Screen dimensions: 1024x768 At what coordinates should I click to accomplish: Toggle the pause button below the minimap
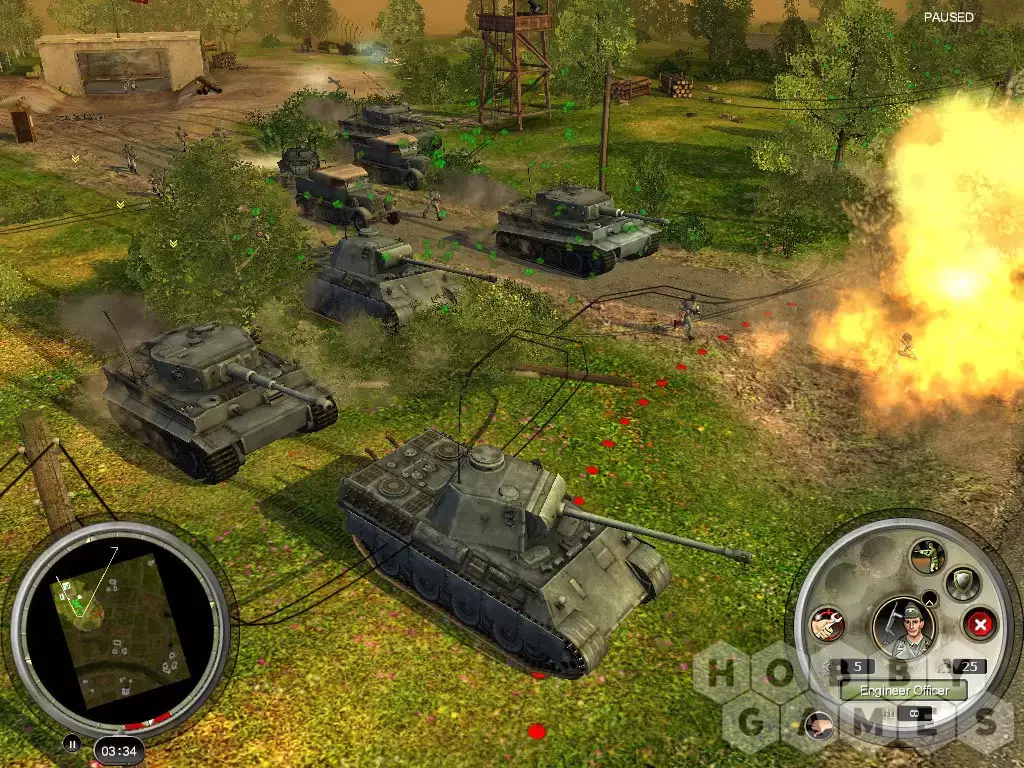click(71, 744)
